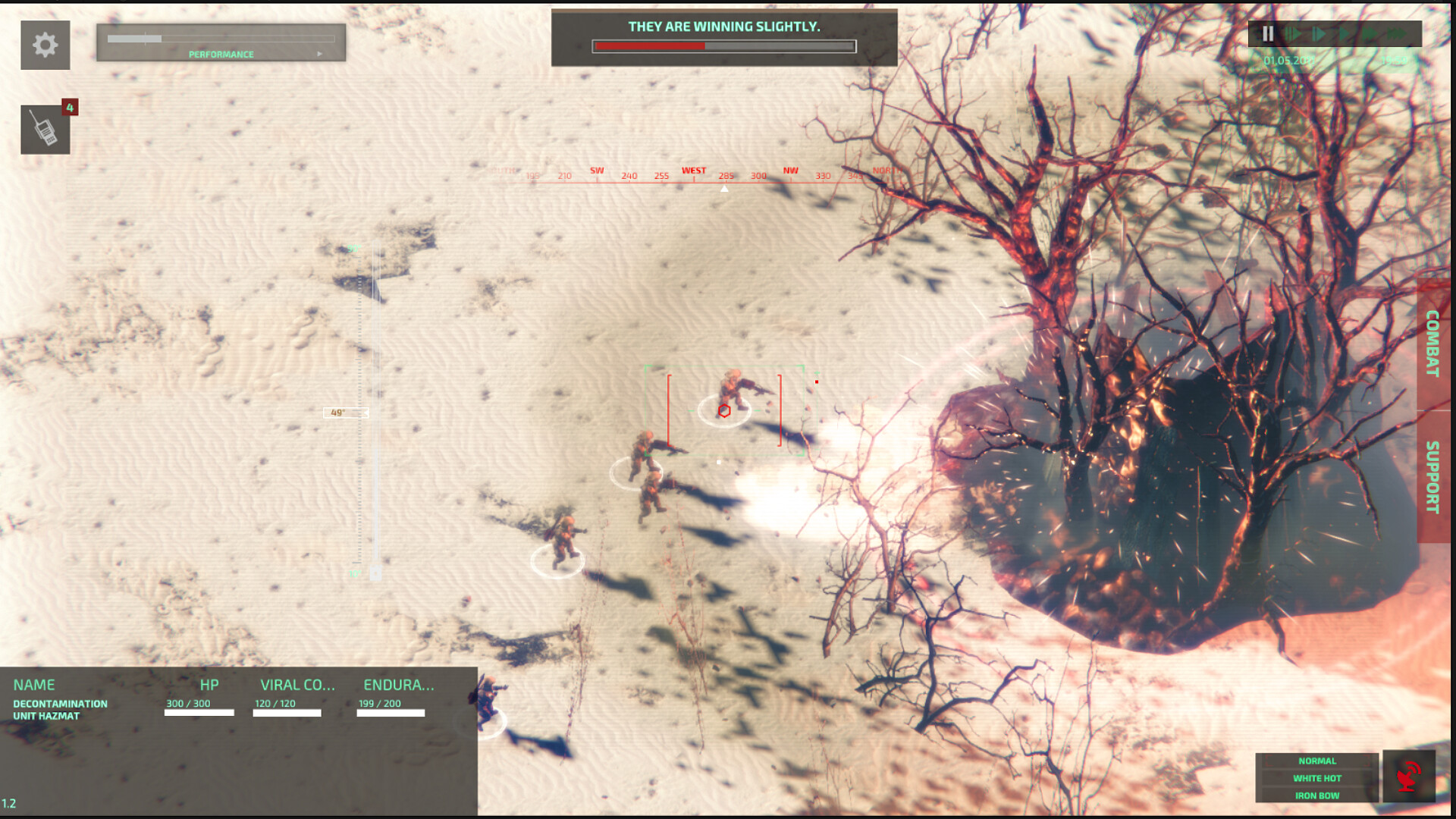
Task: Set camera view to NORMAL mode
Action: pyautogui.click(x=1317, y=760)
